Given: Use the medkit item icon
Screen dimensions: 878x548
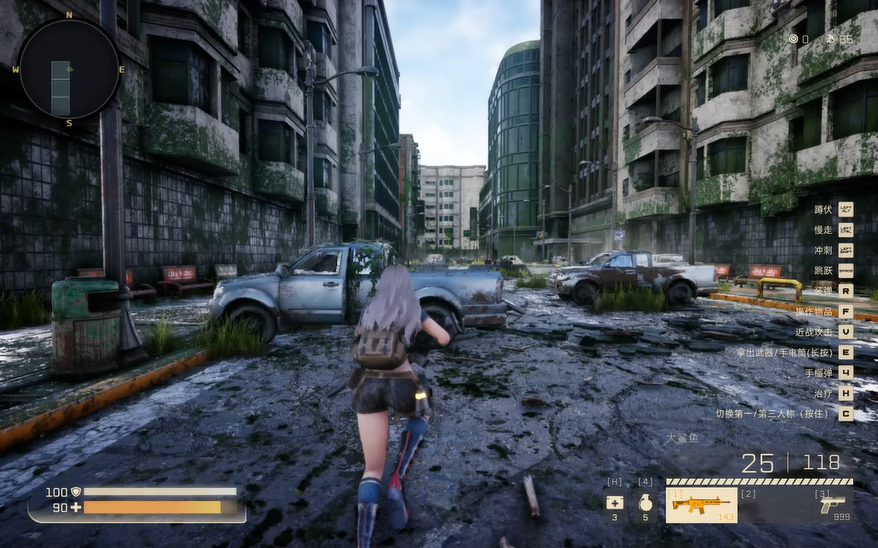Looking at the screenshot, I should point(614,503).
